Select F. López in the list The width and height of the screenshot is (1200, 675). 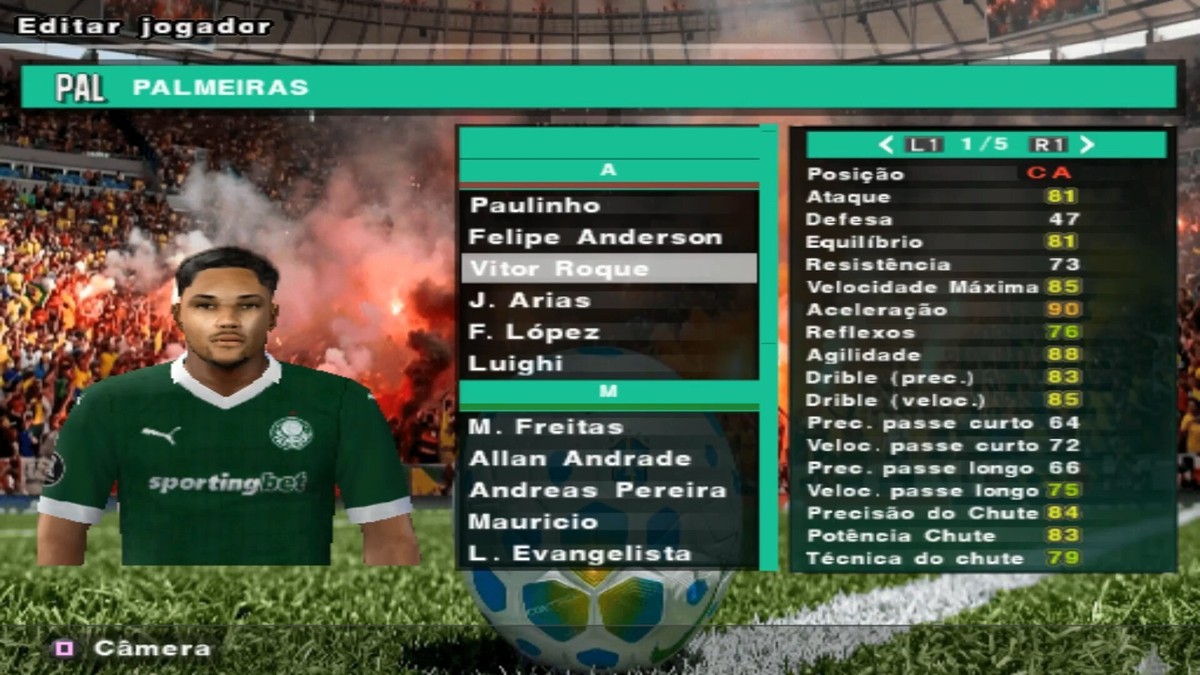click(x=534, y=332)
